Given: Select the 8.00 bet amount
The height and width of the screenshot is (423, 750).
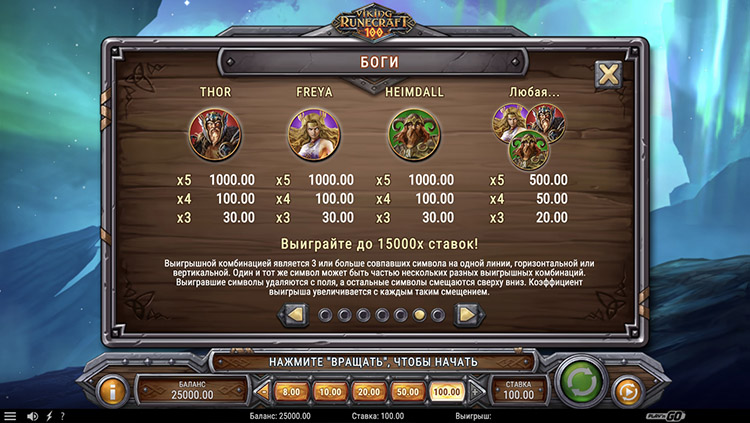Looking at the screenshot, I should [291, 391].
